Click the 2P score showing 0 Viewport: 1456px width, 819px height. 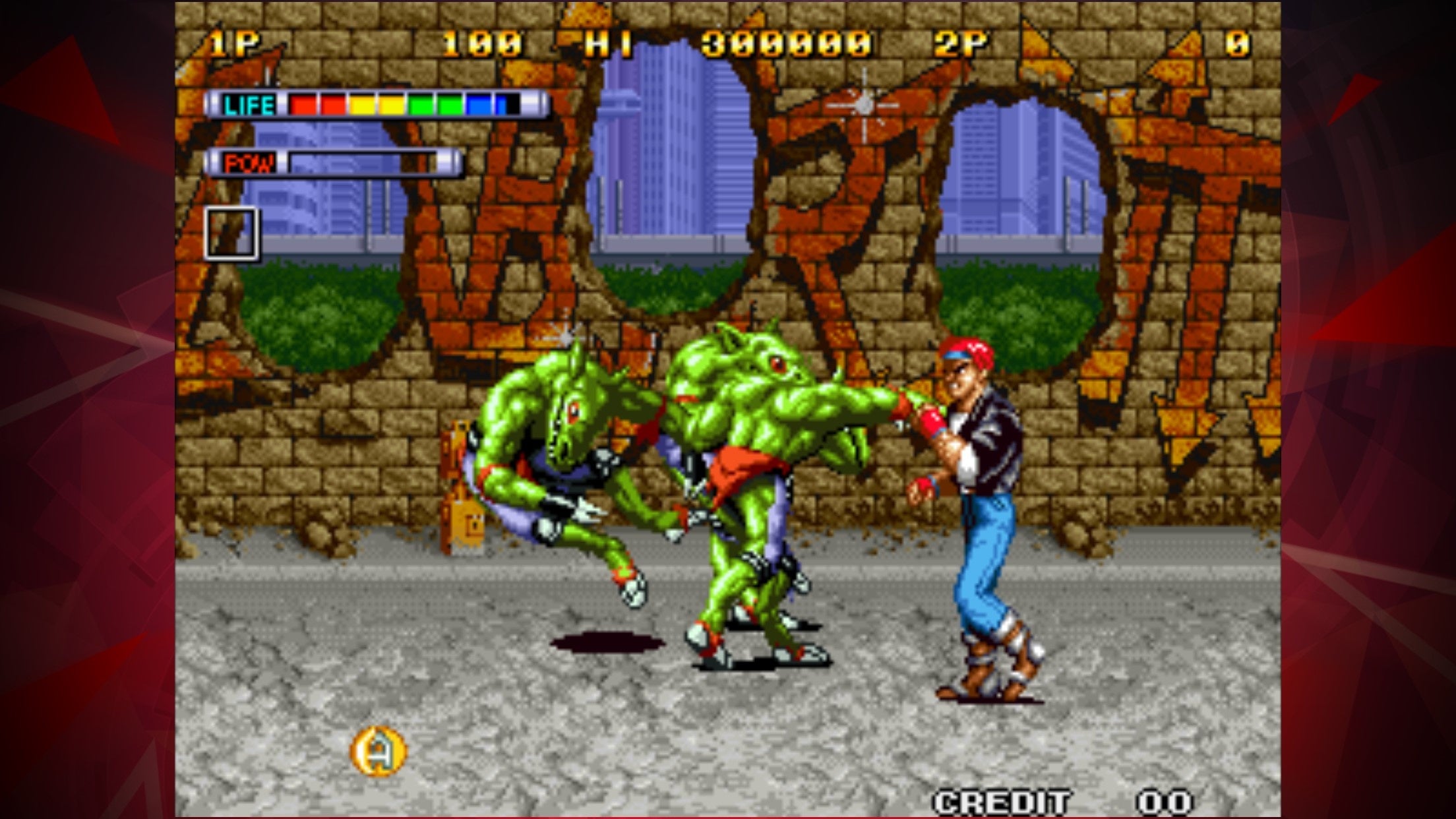(x=1239, y=43)
